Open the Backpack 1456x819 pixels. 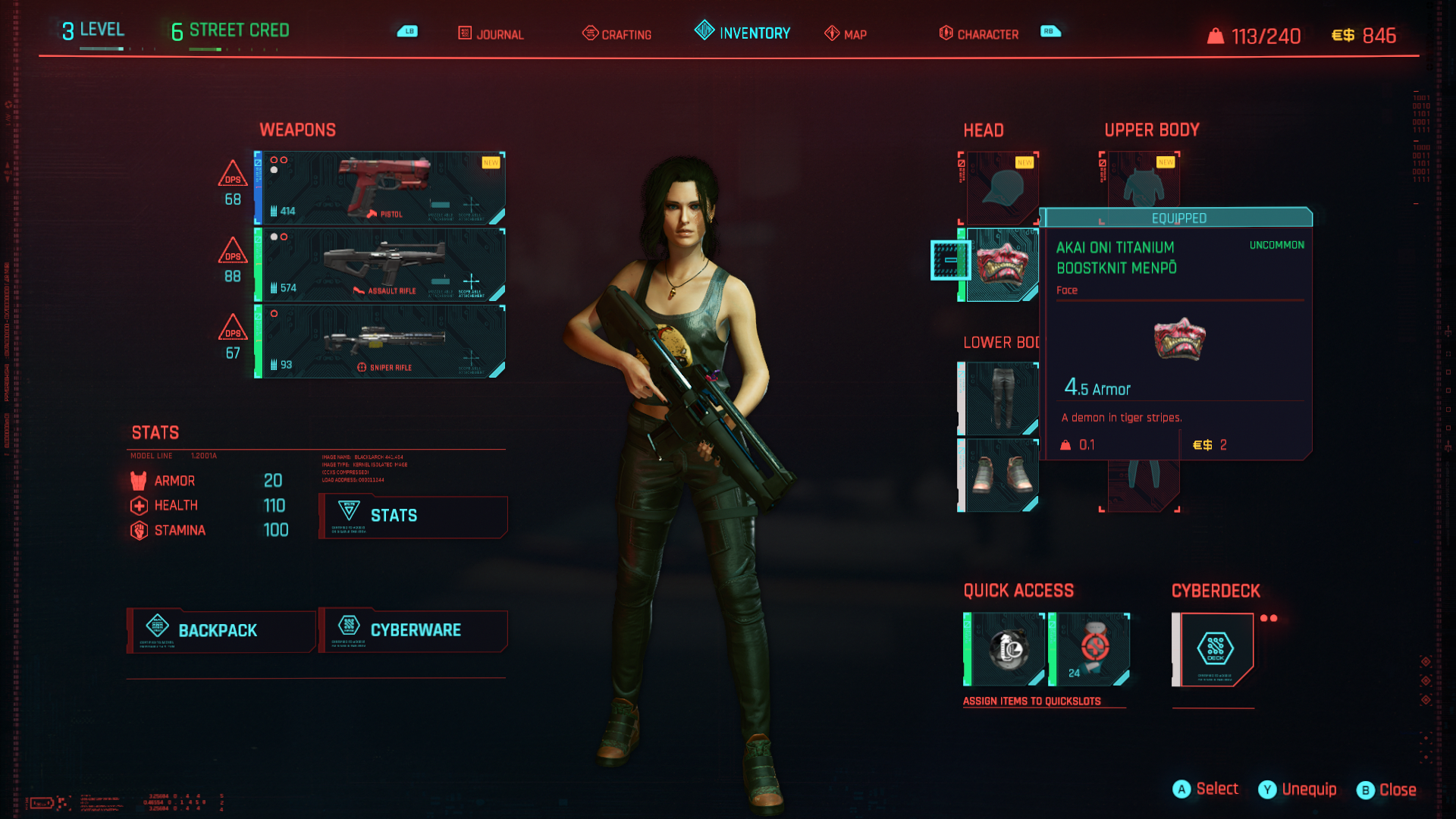pos(221,630)
